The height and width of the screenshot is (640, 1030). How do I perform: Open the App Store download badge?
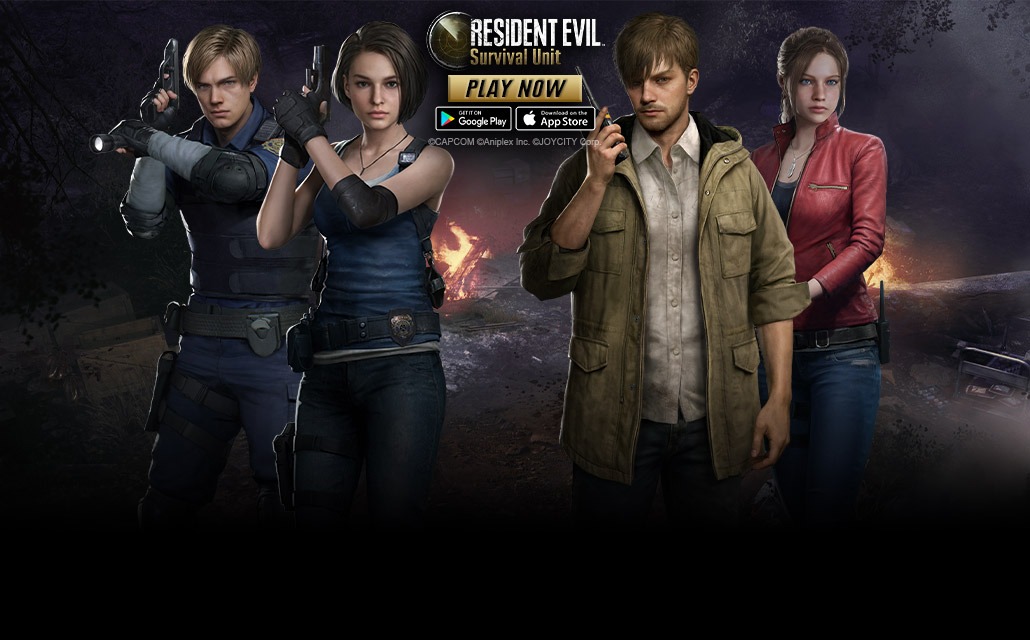555,119
